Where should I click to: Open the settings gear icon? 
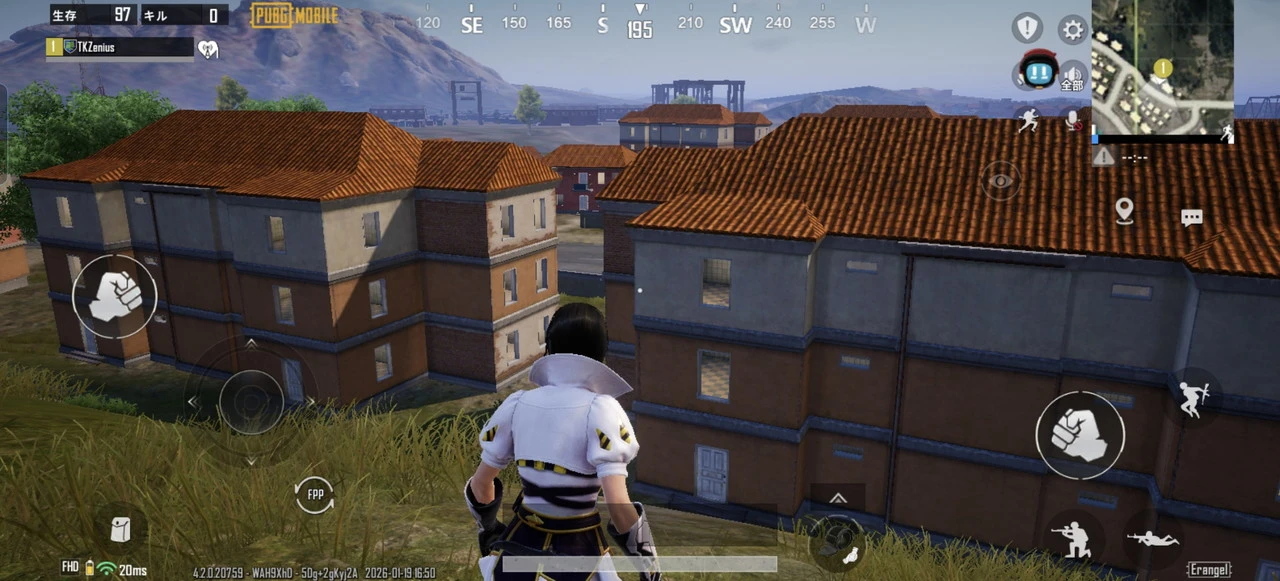coord(1073,29)
